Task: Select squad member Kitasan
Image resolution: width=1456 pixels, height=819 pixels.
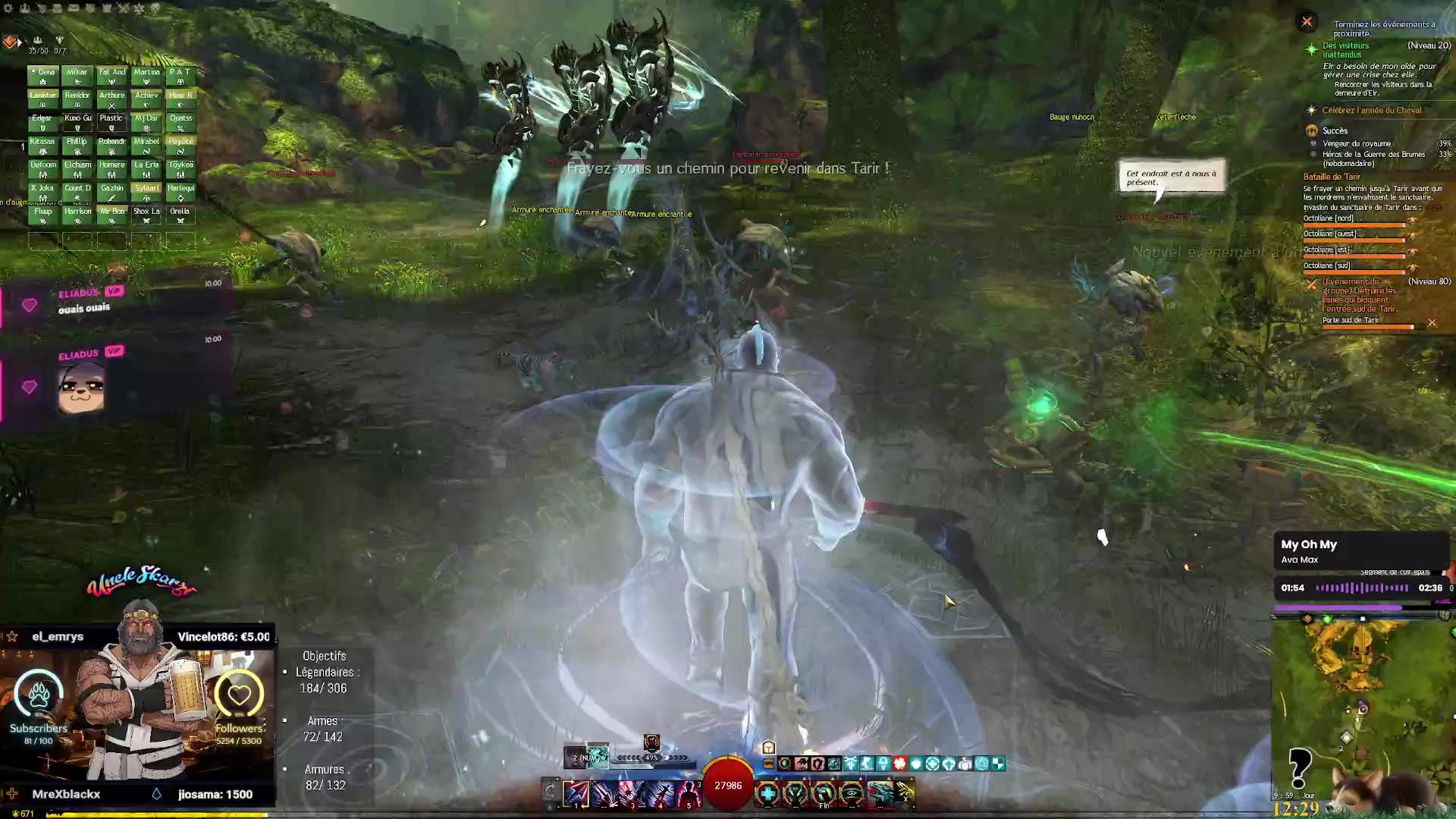Action: [43, 146]
